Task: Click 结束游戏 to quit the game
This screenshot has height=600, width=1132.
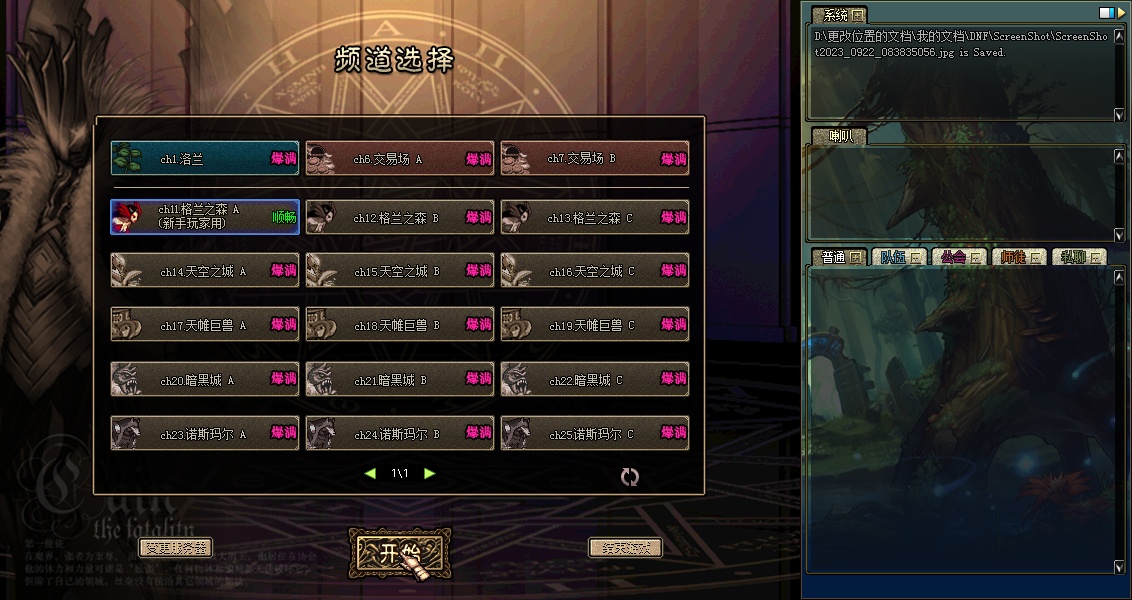Action: click(625, 548)
